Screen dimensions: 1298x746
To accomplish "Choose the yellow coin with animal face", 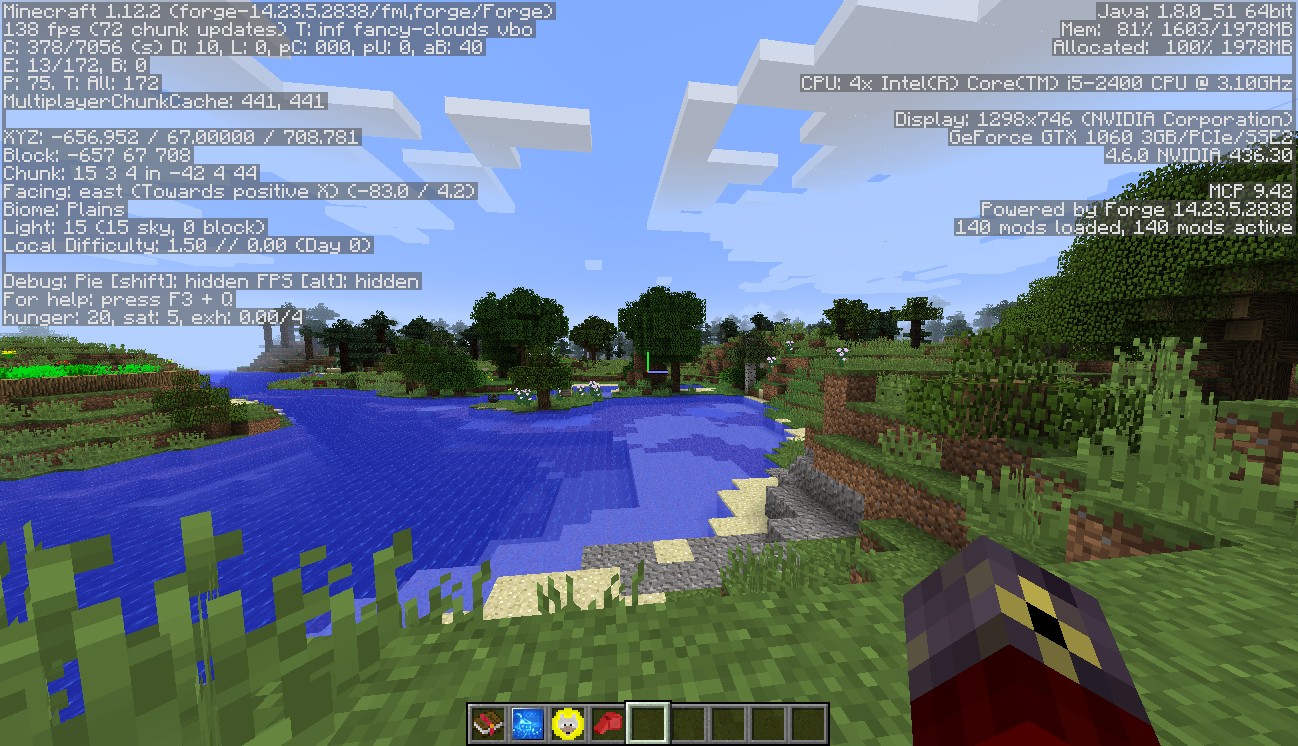I will click(x=568, y=723).
